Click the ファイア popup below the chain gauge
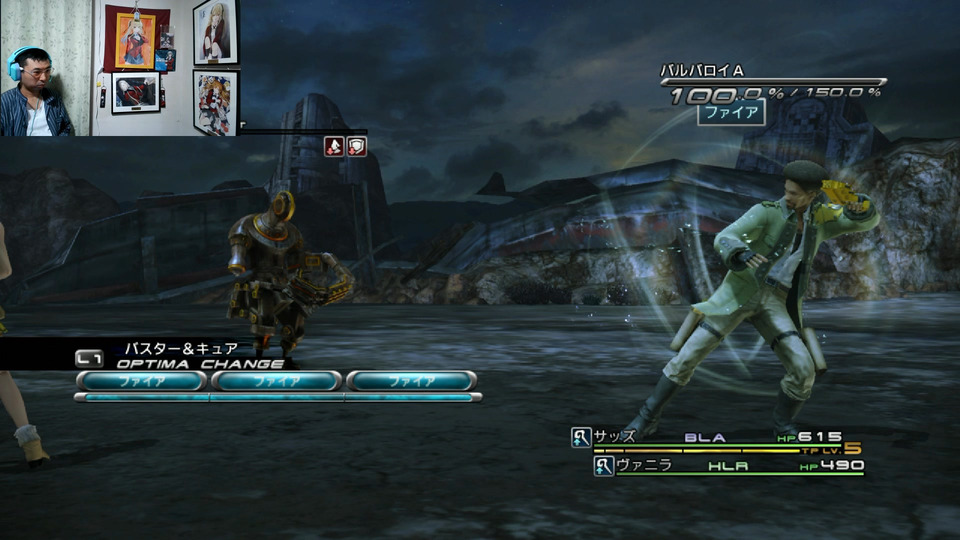Viewport: 960px width, 540px height. pos(730,112)
